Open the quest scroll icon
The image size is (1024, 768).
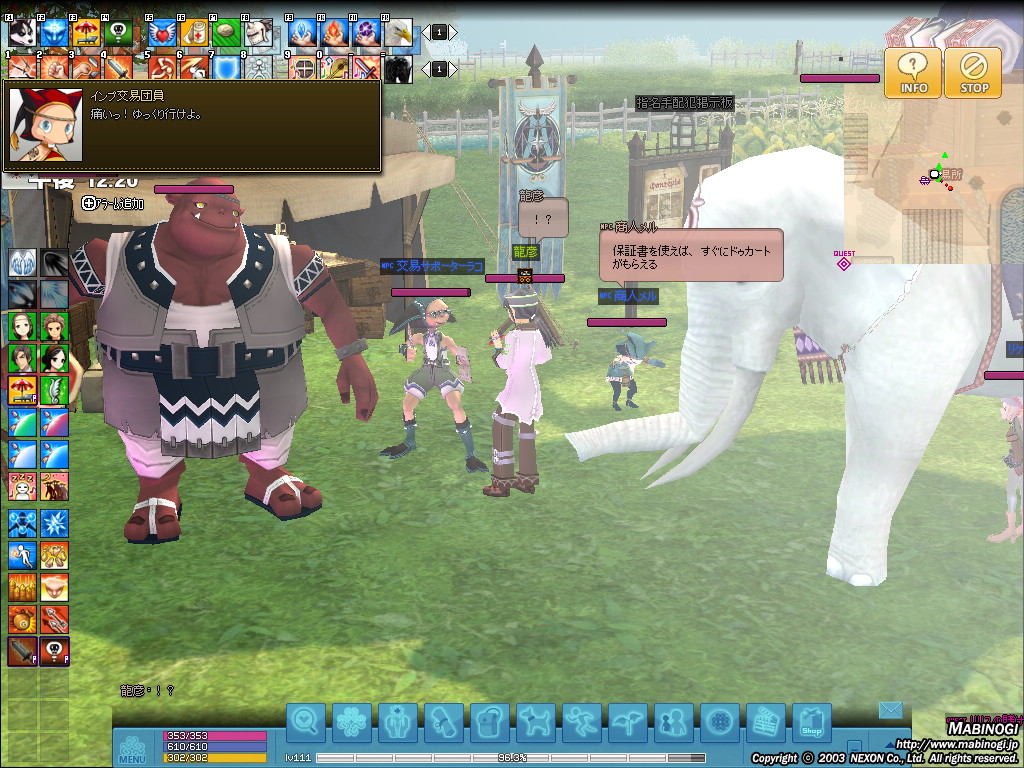(443, 722)
